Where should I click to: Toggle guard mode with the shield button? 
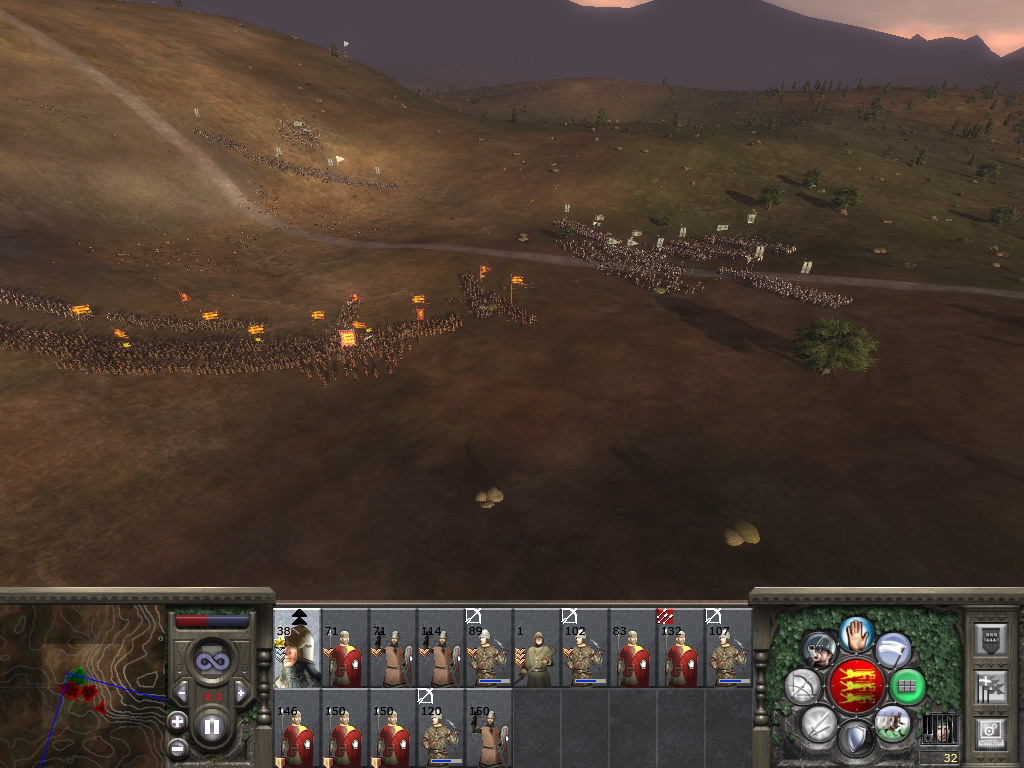(x=855, y=739)
